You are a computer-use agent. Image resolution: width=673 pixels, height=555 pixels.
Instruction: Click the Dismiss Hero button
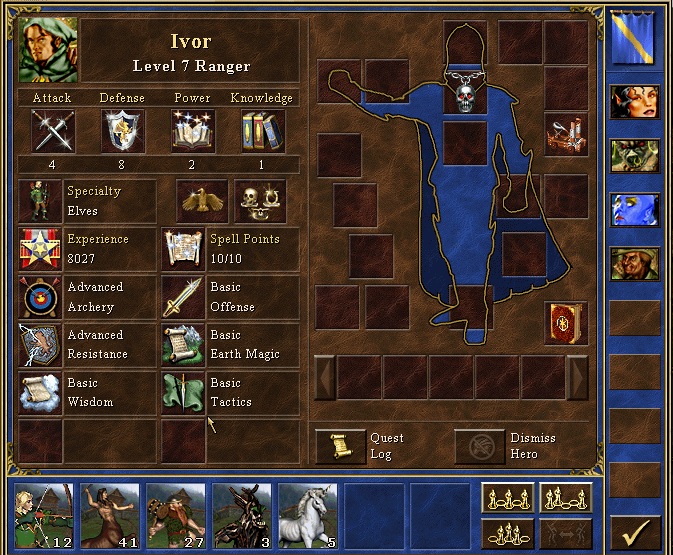pos(480,446)
